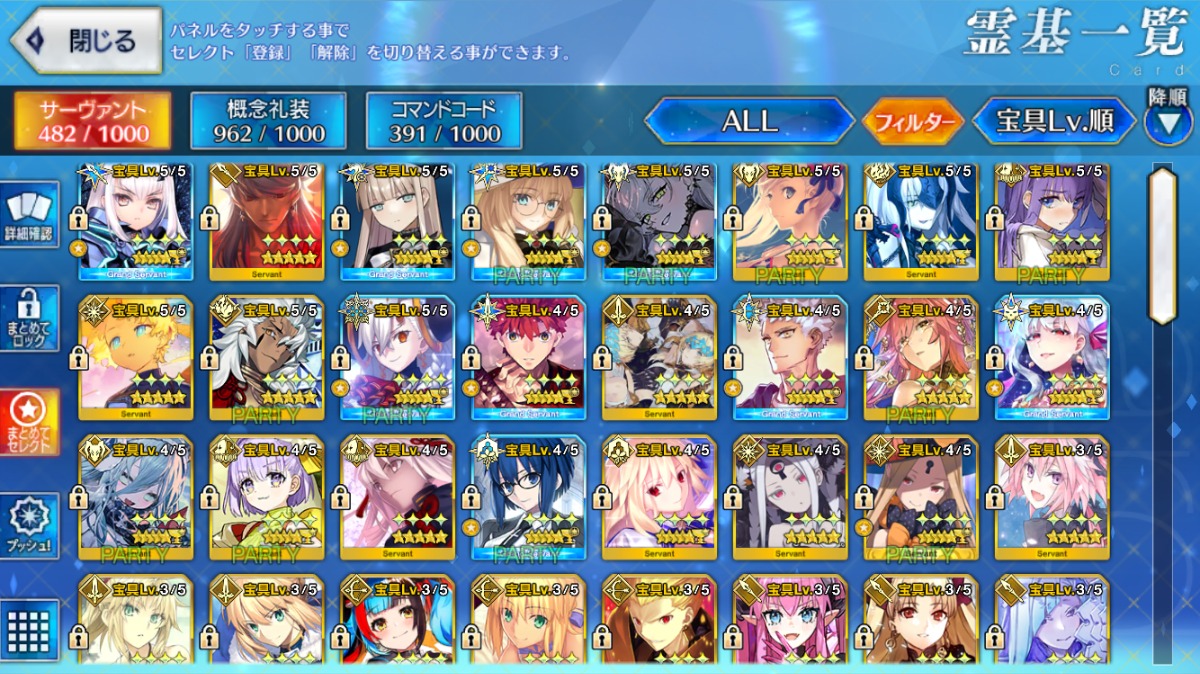Select the red-haired servant with crossed arms

pyautogui.click(x=528, y=357)
